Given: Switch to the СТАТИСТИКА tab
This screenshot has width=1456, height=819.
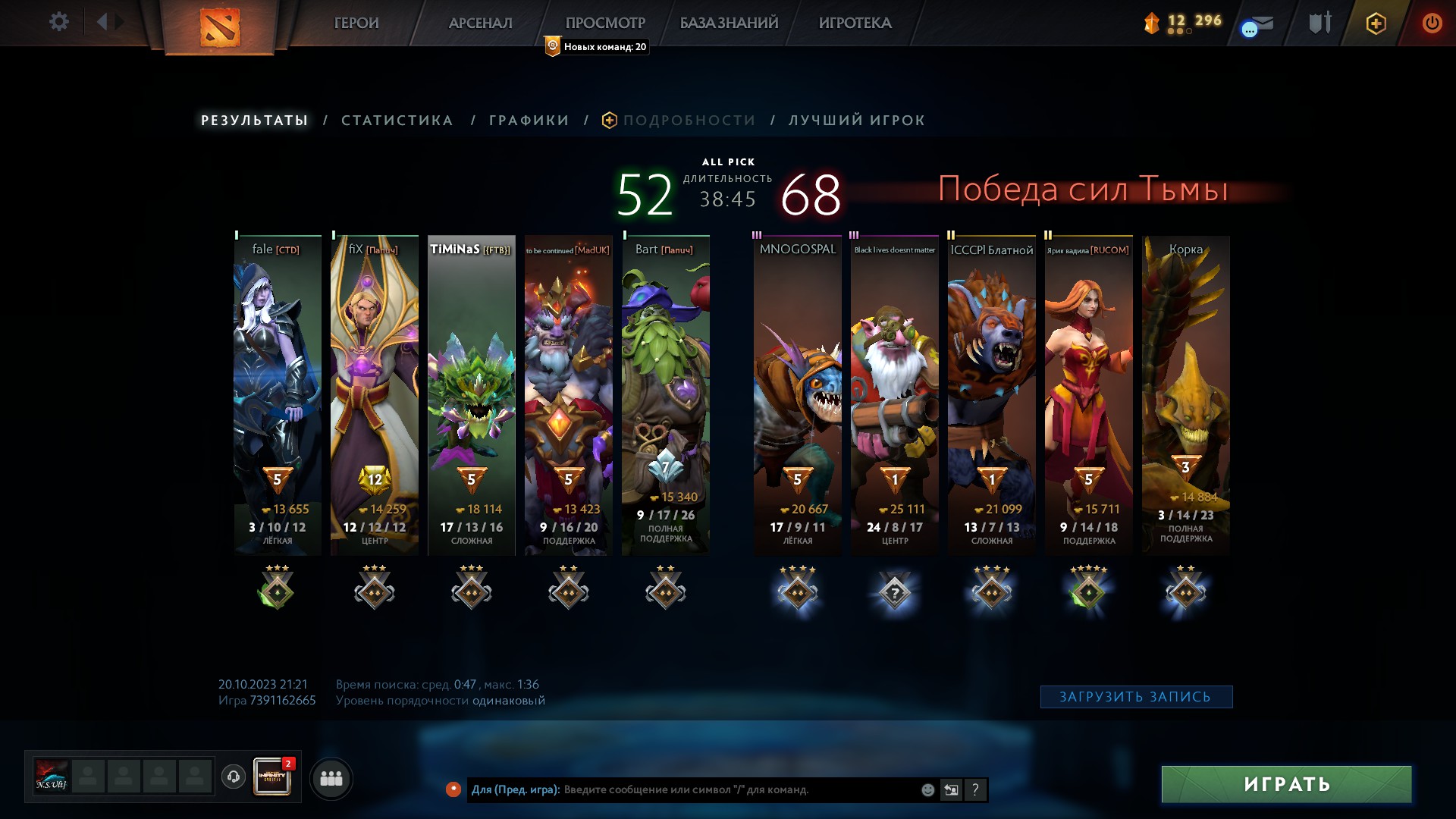Looking at the screenshot, I should pos(397,120).
